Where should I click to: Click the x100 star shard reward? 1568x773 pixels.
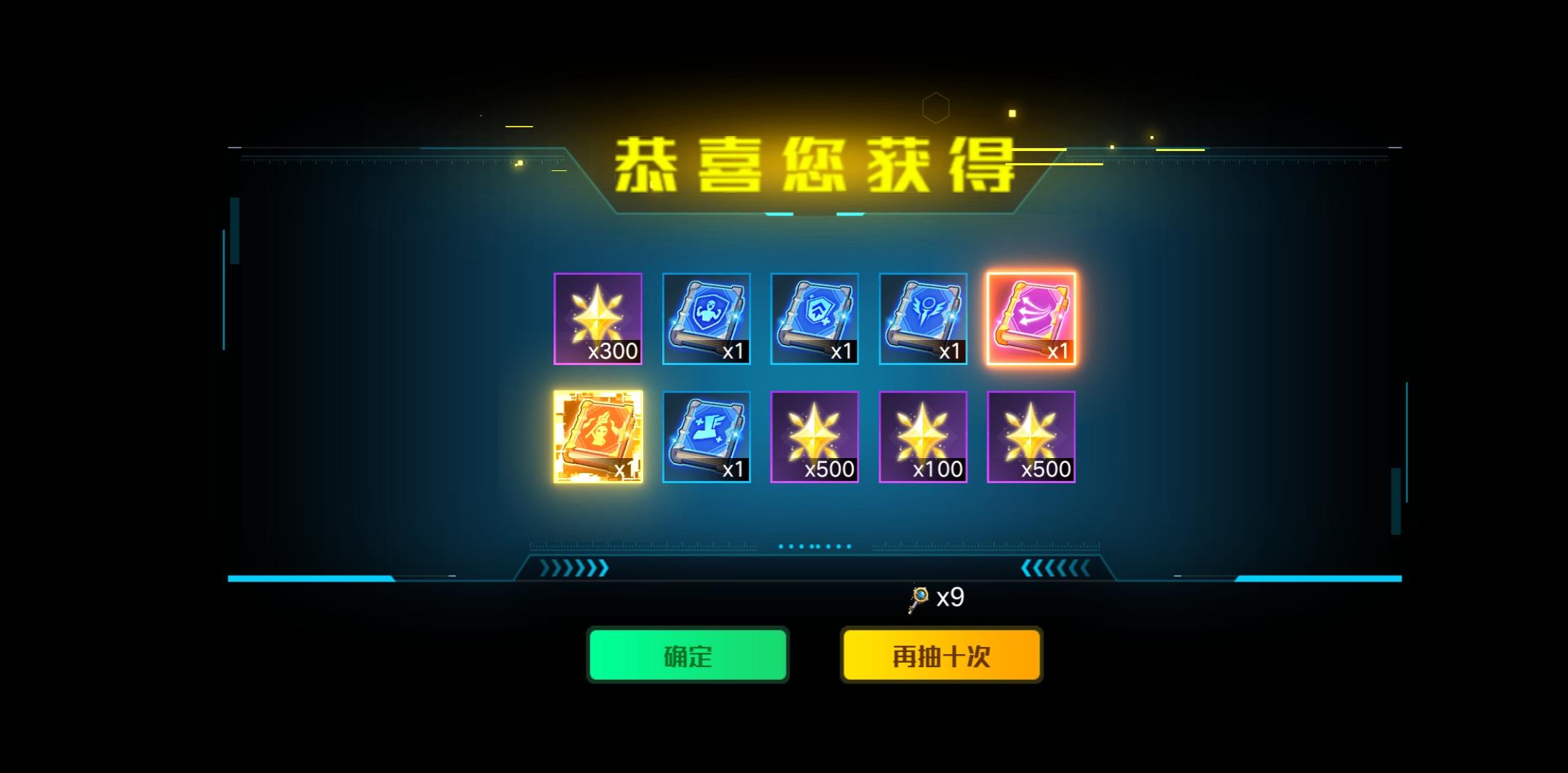tap(923, 437)
